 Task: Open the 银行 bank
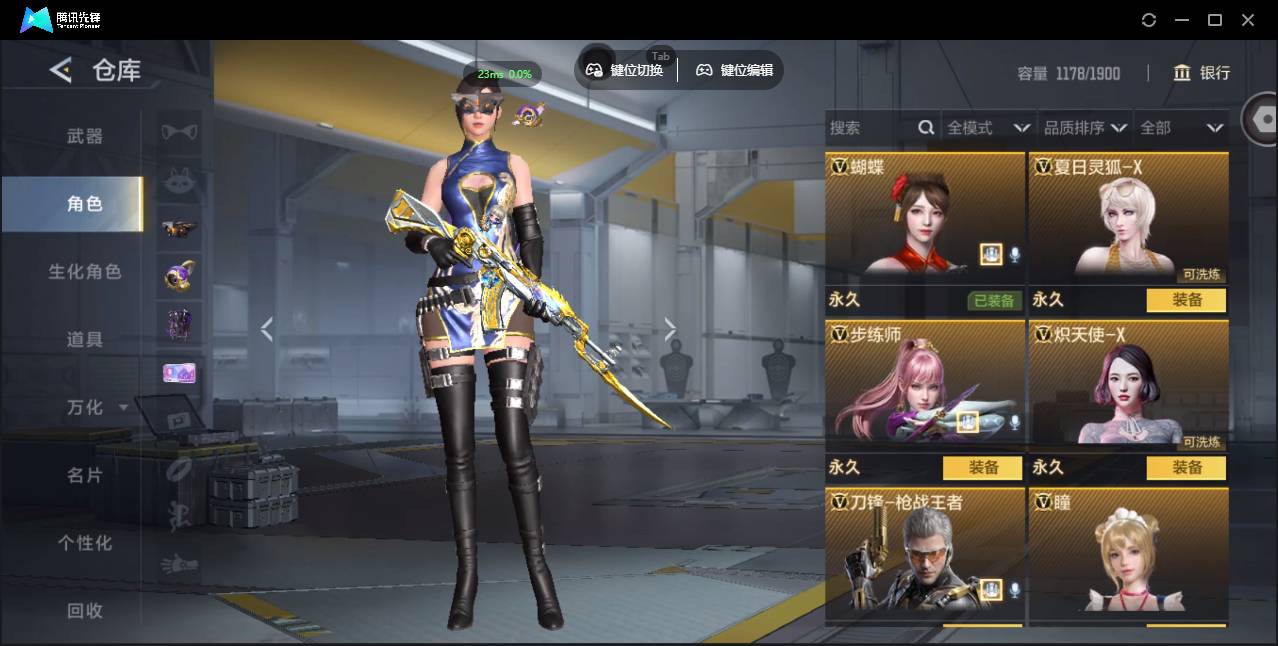[1202, 73]
